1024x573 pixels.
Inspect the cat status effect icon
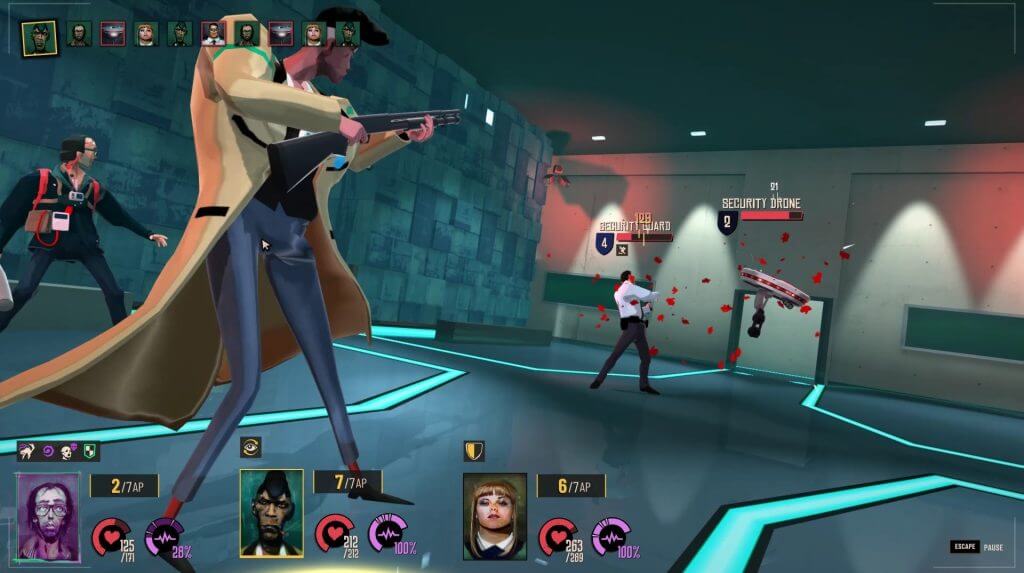pos(27,451)
